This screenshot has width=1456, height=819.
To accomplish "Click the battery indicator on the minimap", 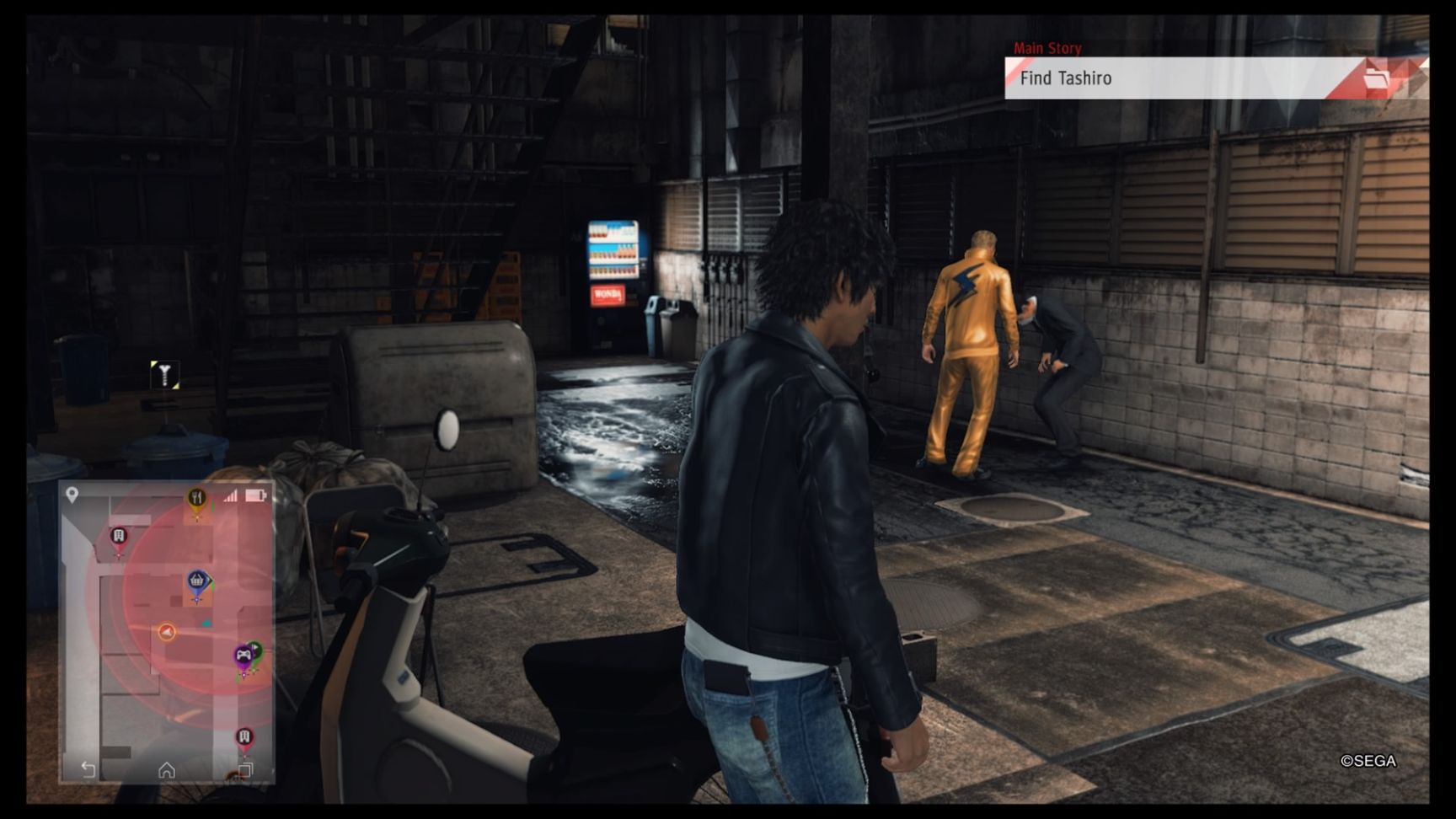I will tap(254, 495).
